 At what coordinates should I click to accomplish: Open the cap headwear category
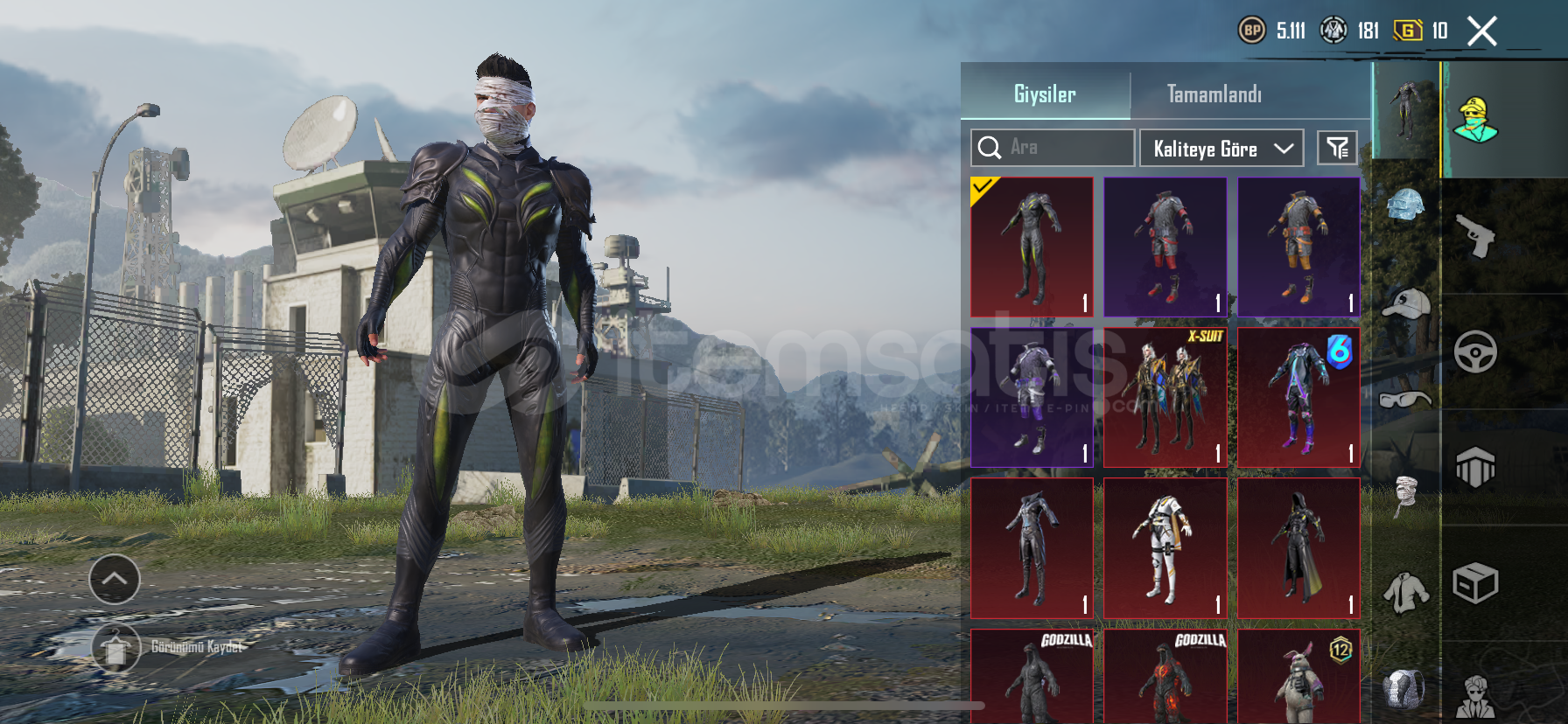(x=1405, y=303)
